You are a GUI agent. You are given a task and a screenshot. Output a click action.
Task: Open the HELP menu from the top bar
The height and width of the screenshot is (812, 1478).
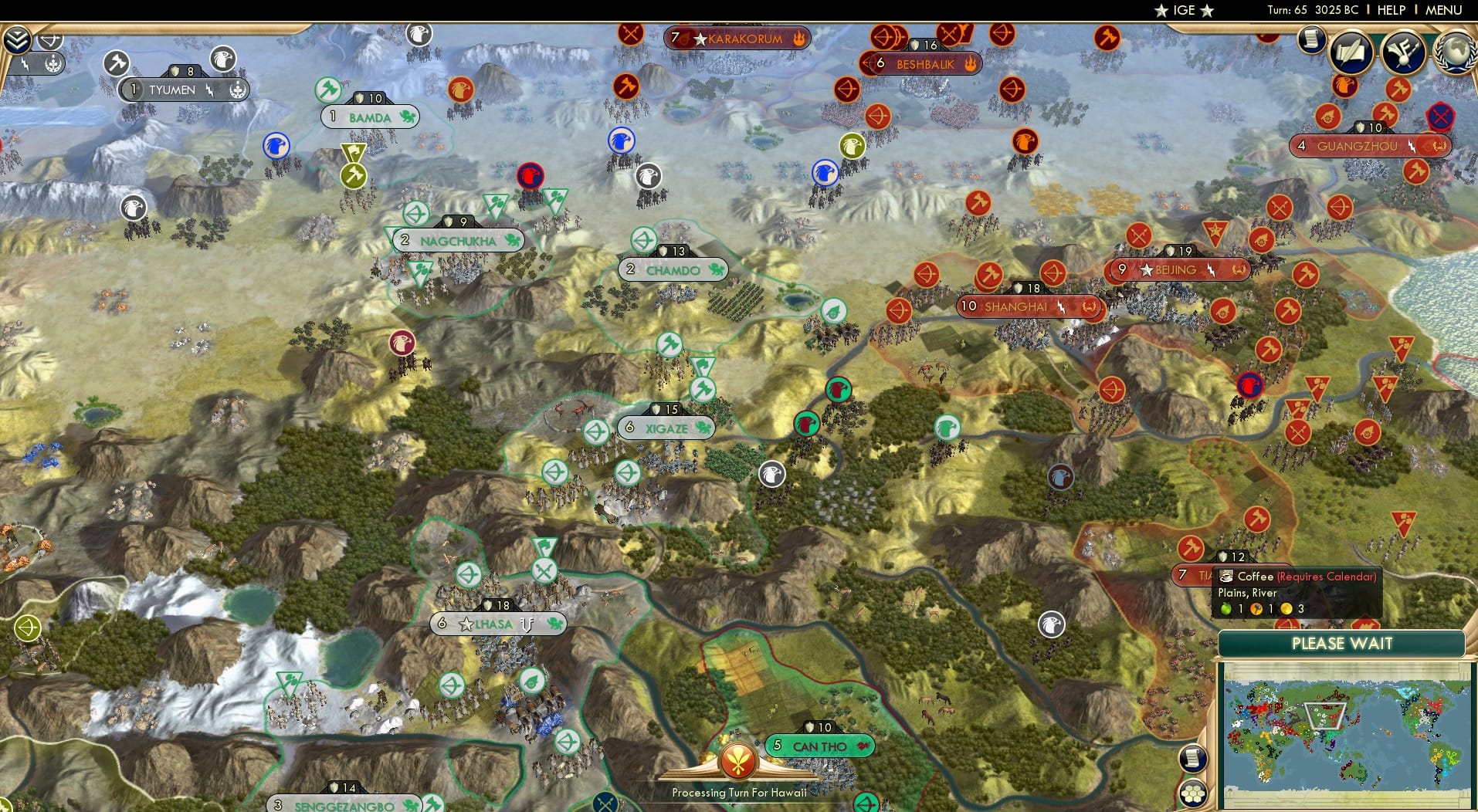click(1390, 10)
